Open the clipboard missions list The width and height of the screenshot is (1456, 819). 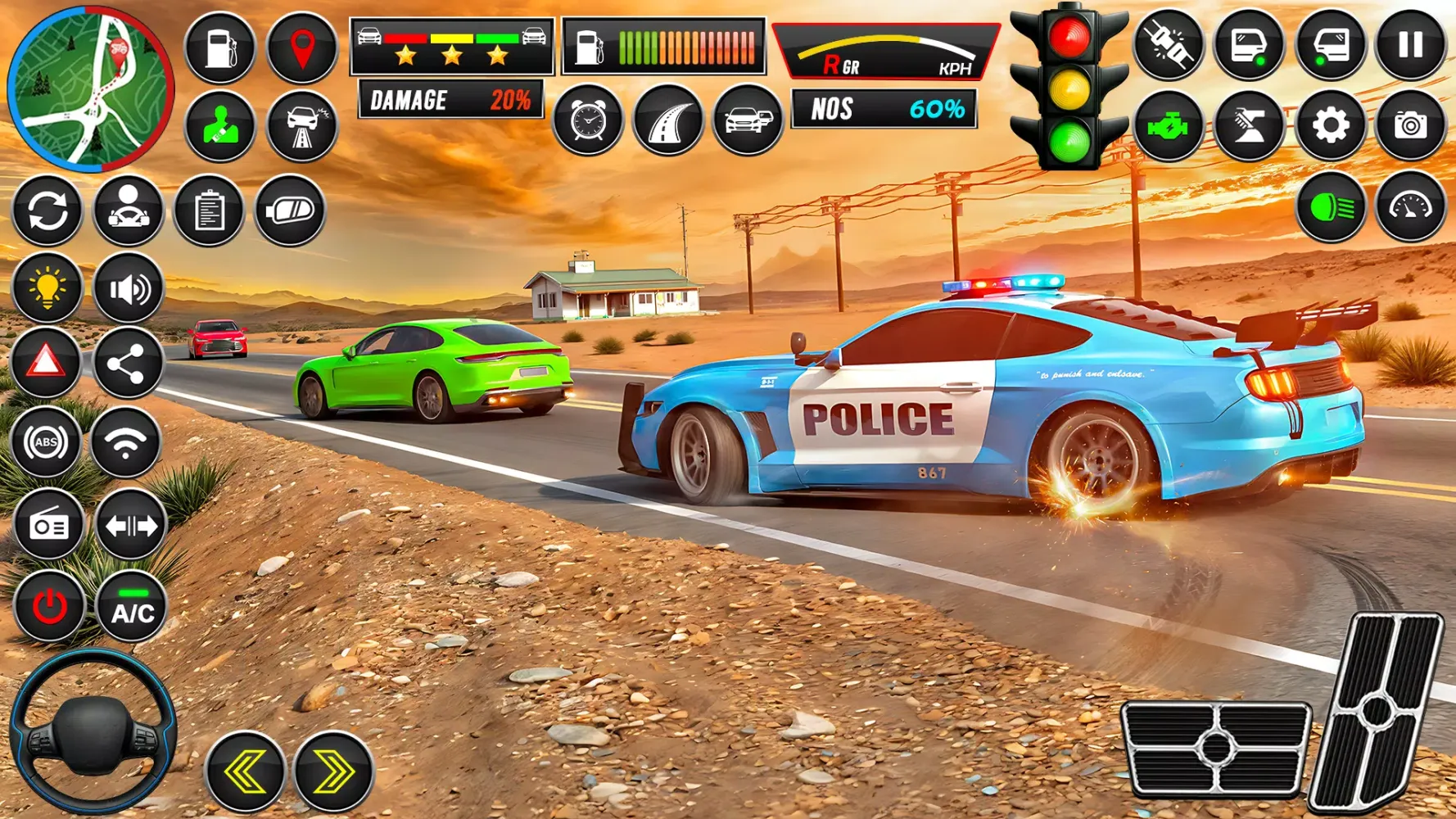click(x=209, y=210)
